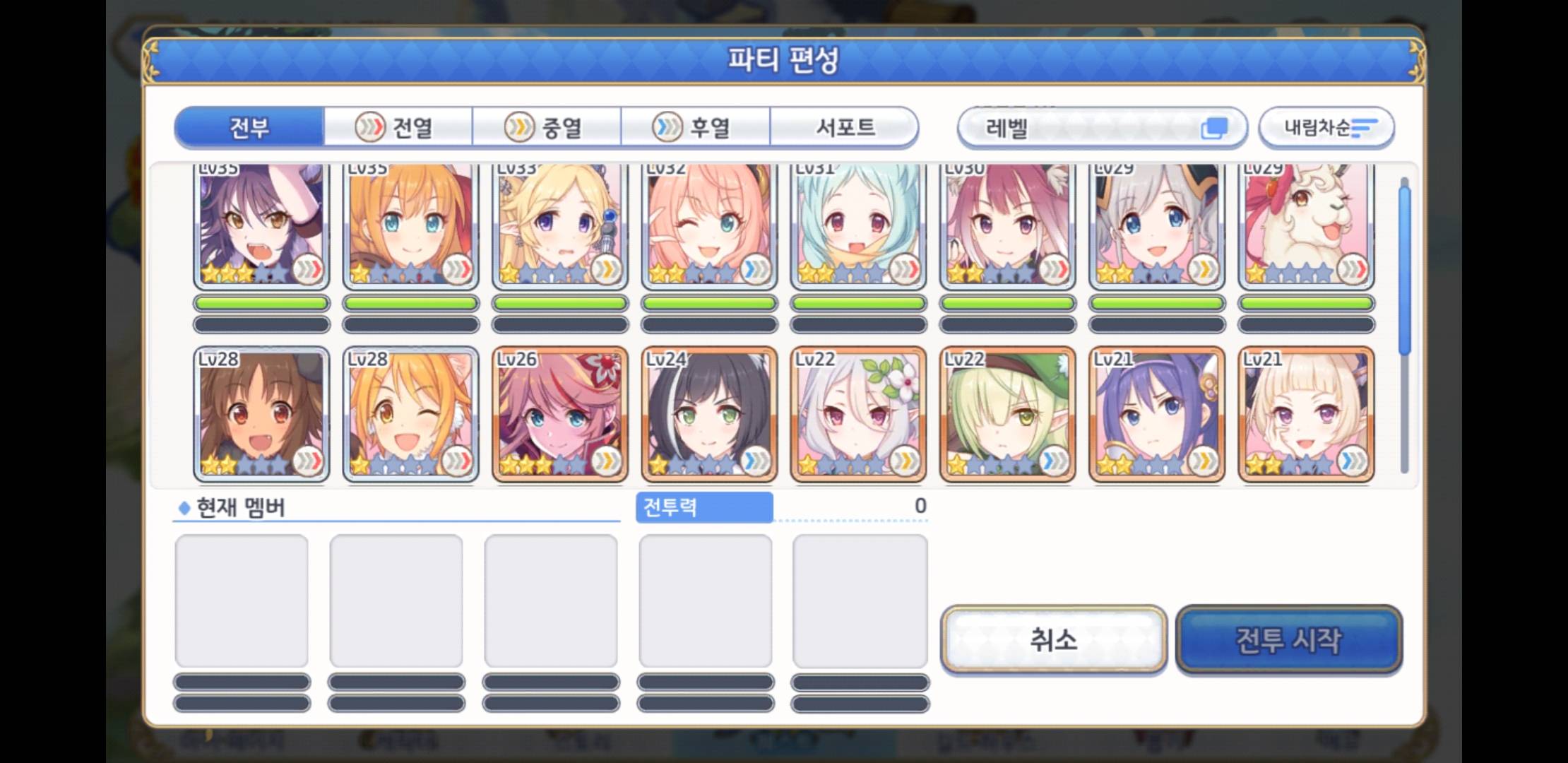Select the Lv21 blonde character with bob cut
This screenshot has height=763, width=1568.
click(x=1306, y=414)
